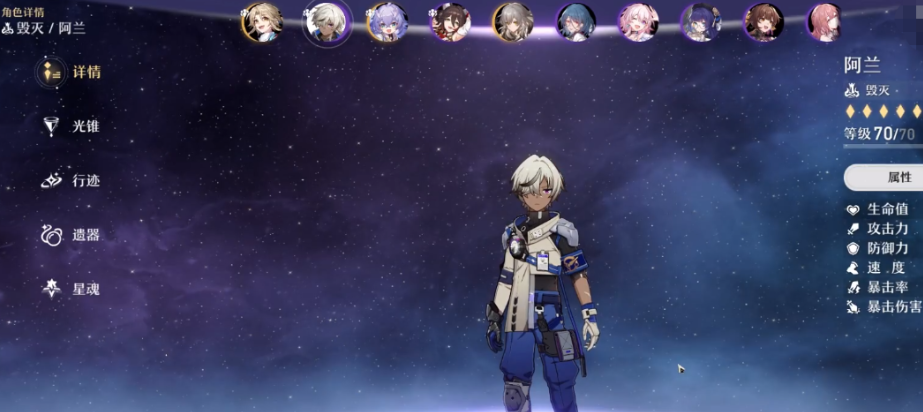Choose the purple-haired Bailu portrait
Screen dimensions: 923x412
[386, 22]
